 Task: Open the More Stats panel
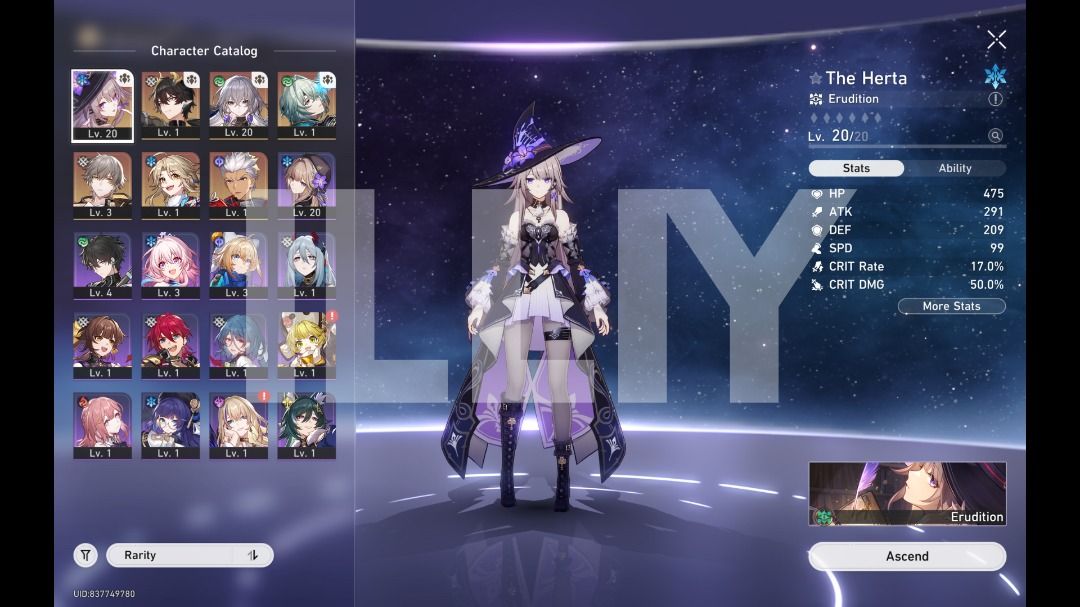(951, 306)
